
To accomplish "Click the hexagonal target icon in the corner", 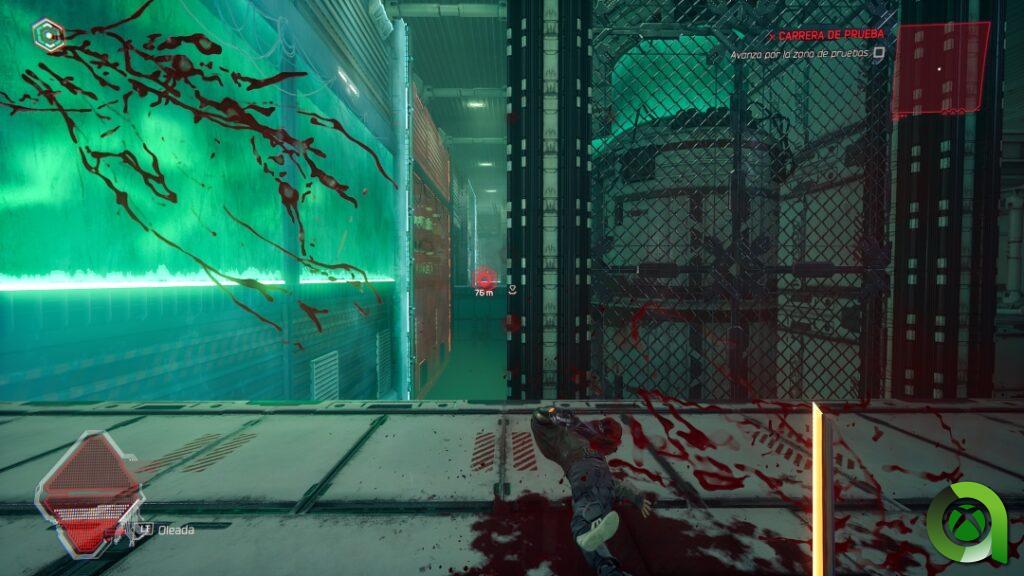I will pyautogui.click(x=47, y=36).
